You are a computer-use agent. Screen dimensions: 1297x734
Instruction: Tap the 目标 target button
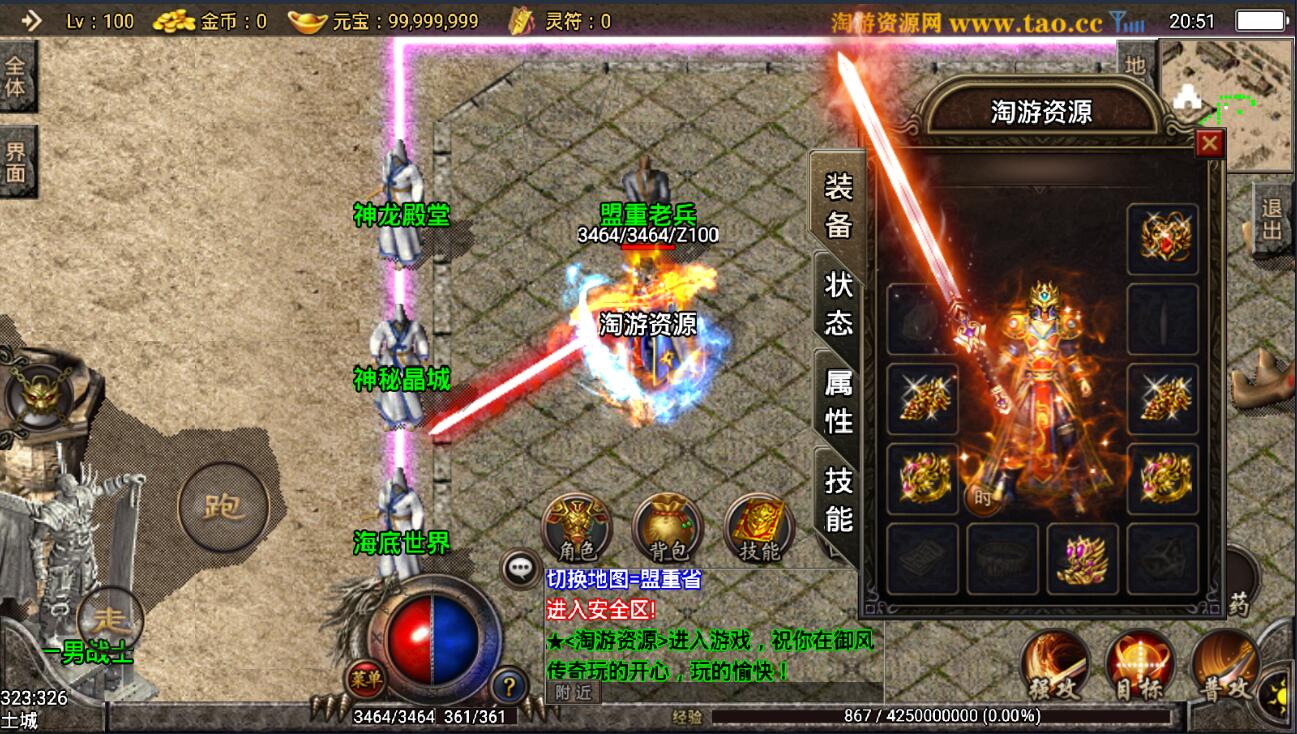1140,666
